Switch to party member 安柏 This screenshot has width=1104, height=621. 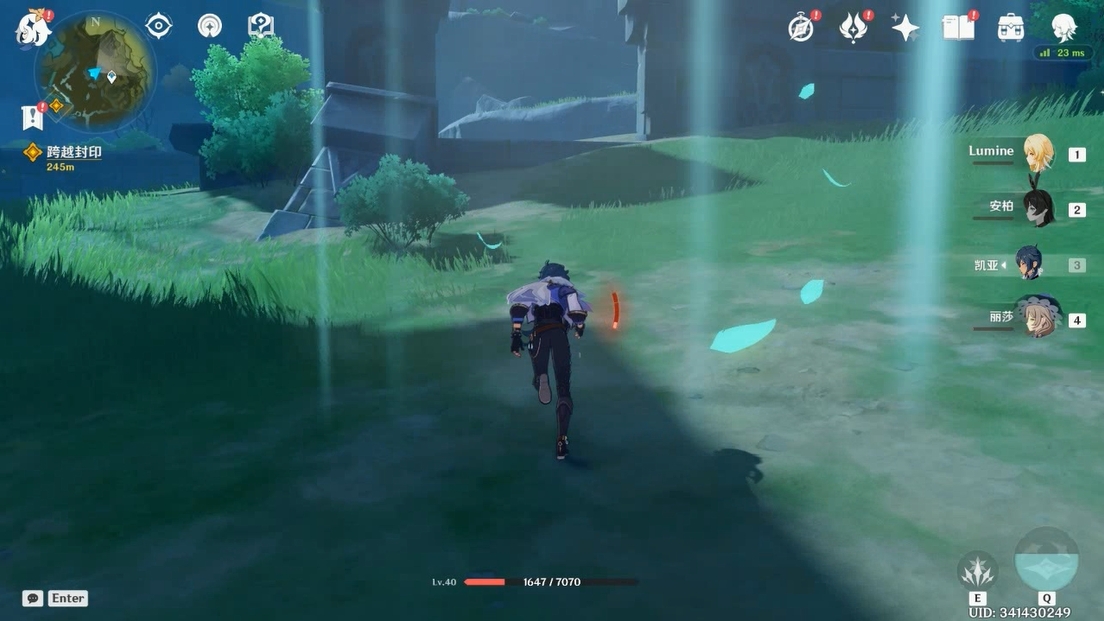coord(1037,208)
